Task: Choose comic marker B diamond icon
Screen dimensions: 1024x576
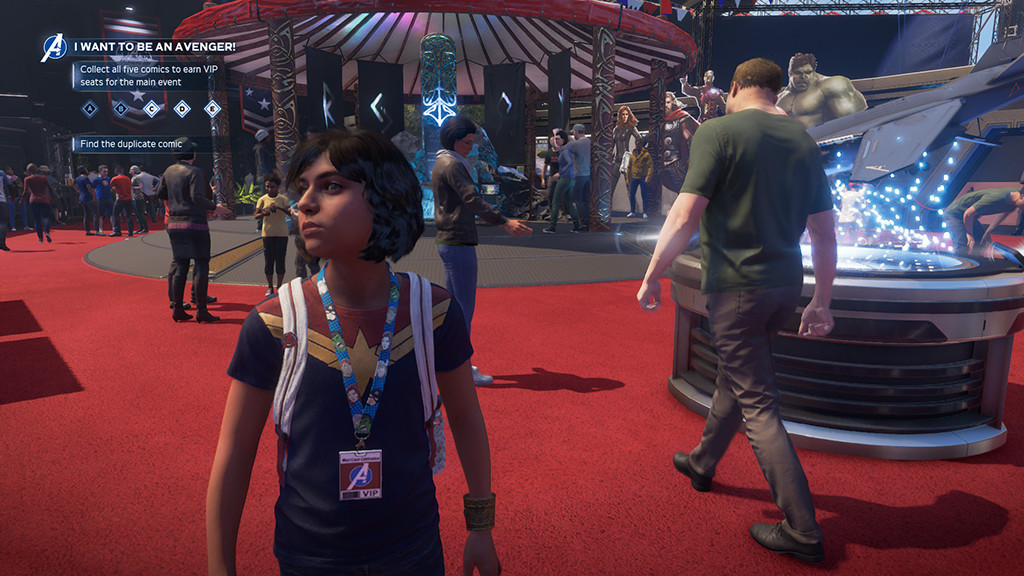Action: pyautogui.click(x=121, y=109)
